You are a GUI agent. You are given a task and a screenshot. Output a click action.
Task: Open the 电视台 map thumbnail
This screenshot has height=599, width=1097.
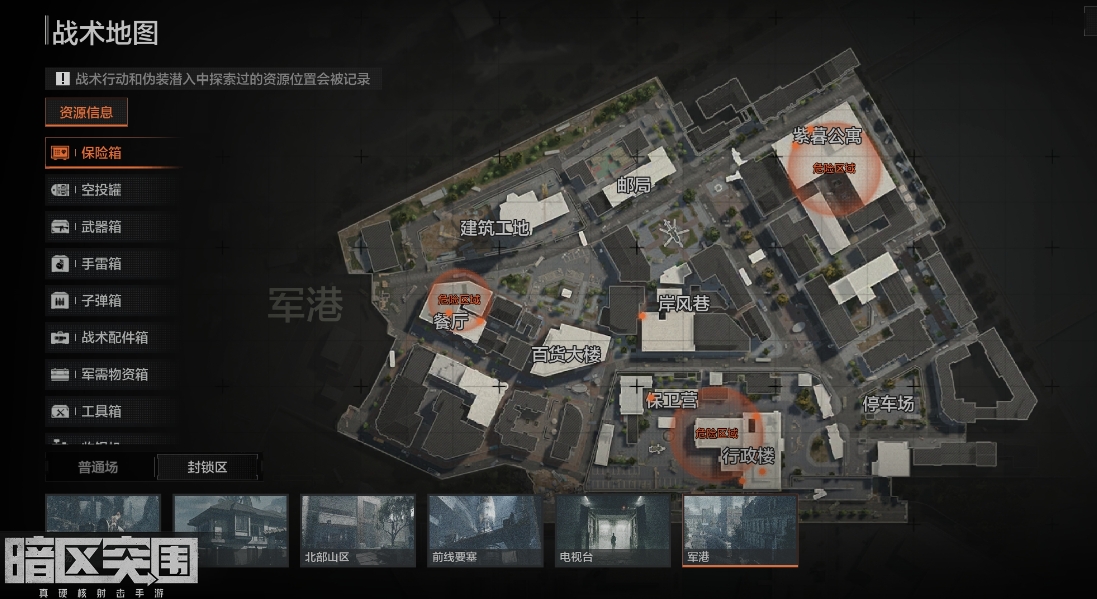coord(612,530)
